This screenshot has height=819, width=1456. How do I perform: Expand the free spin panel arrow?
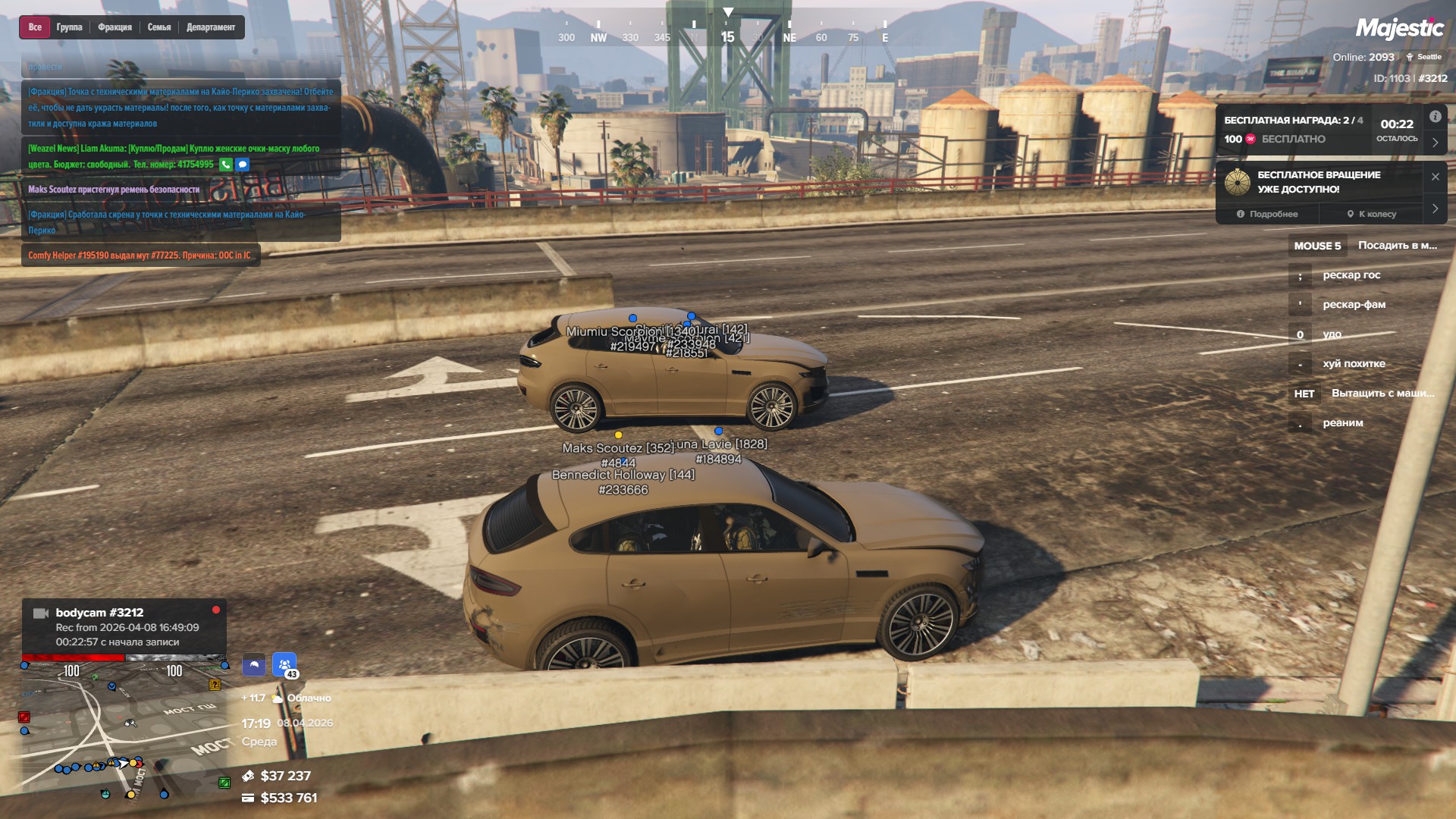[1435, 209]
